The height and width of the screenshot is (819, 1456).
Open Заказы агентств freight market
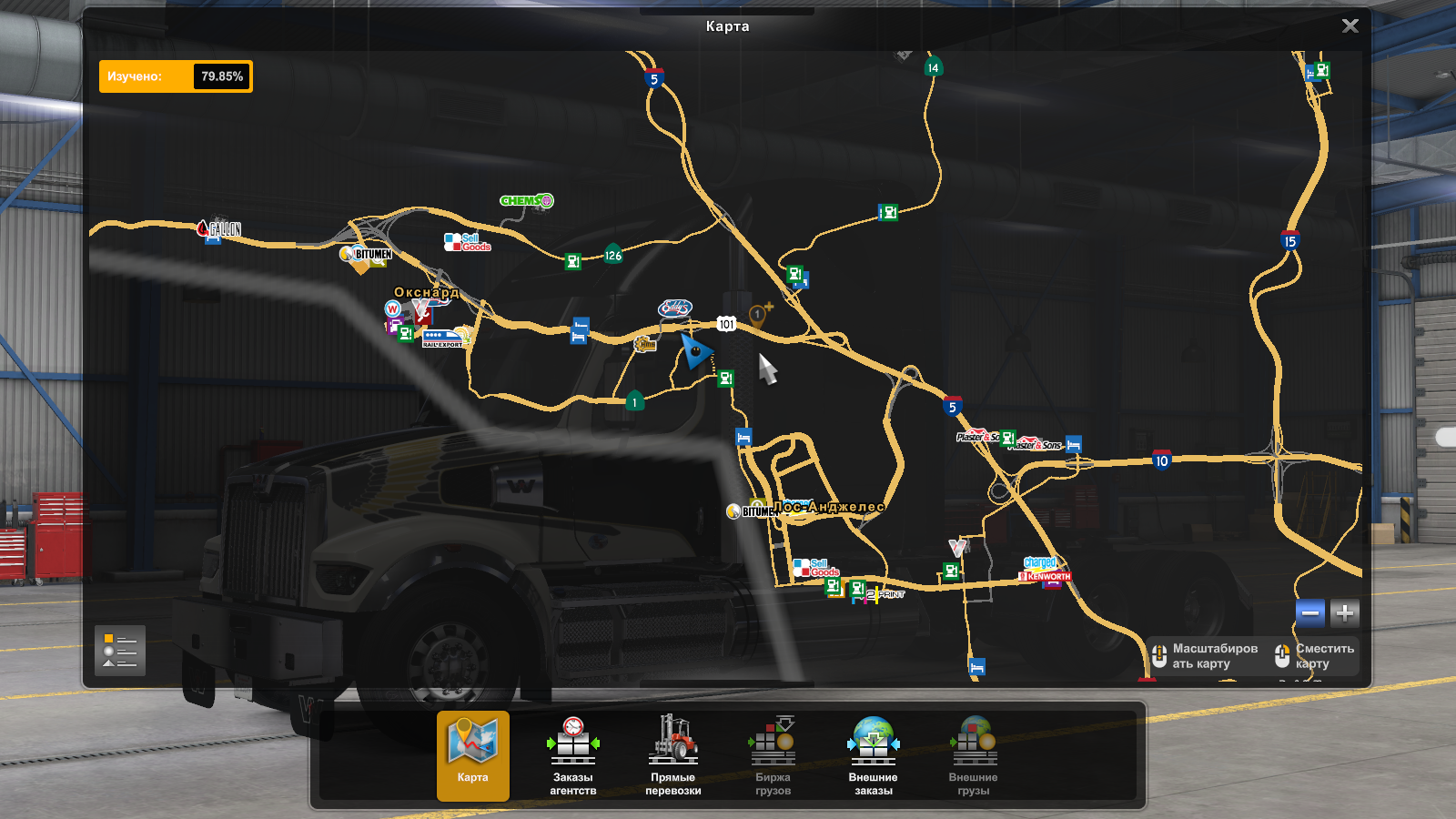pos(572,755)
